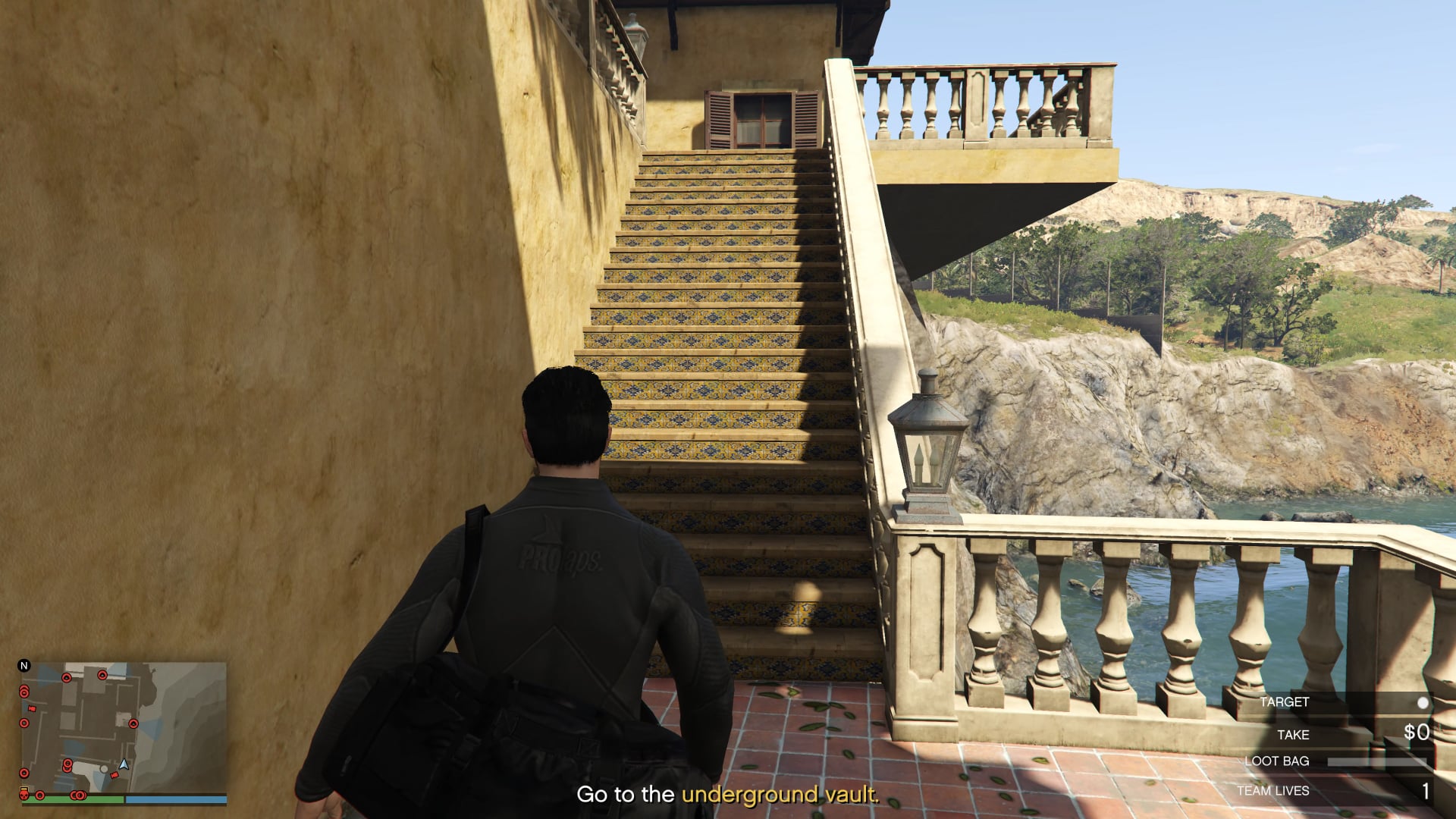Click the lone enemy blip on the minimap's left edge
Image resolution: width=1456 pixels, height=819 pixels.
click(24, 722)
